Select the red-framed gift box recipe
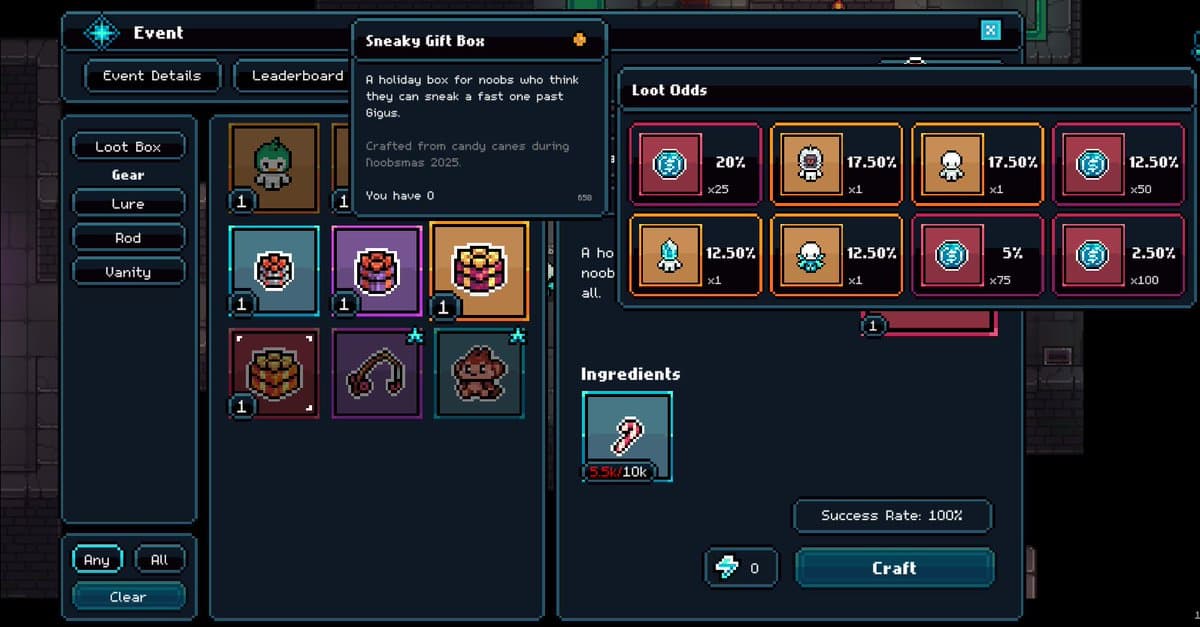The width and height of the screenshot is (1200, 627). pos(274,374)
